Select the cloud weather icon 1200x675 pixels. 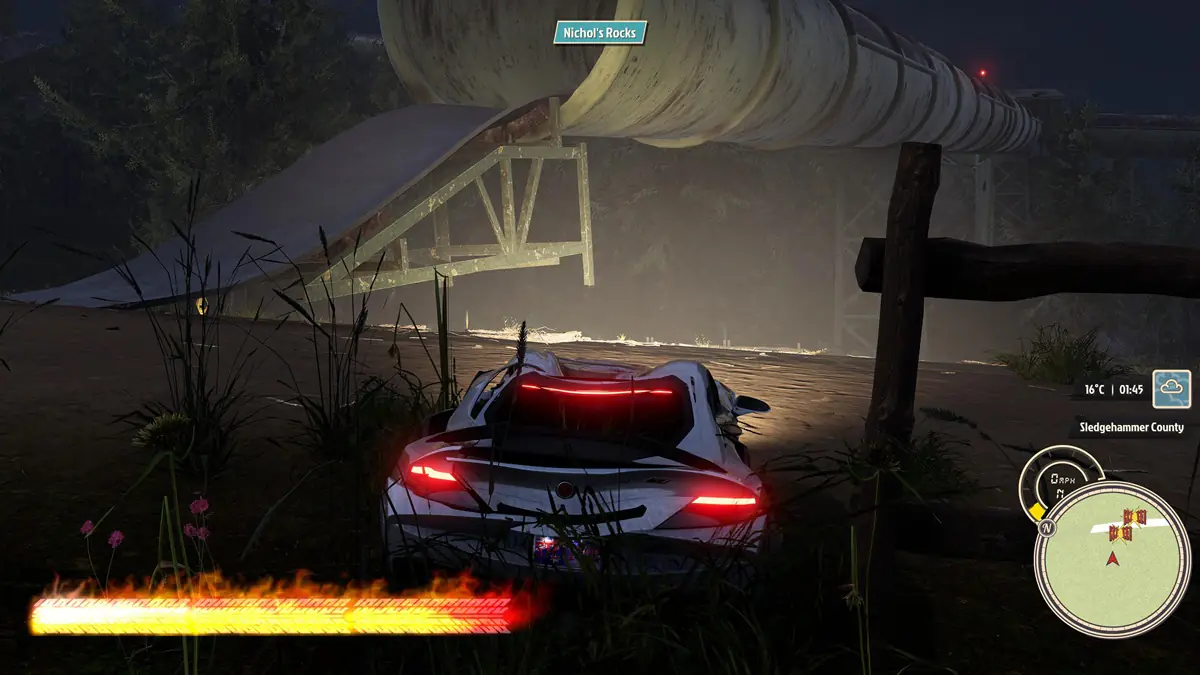coord(1171,389)
